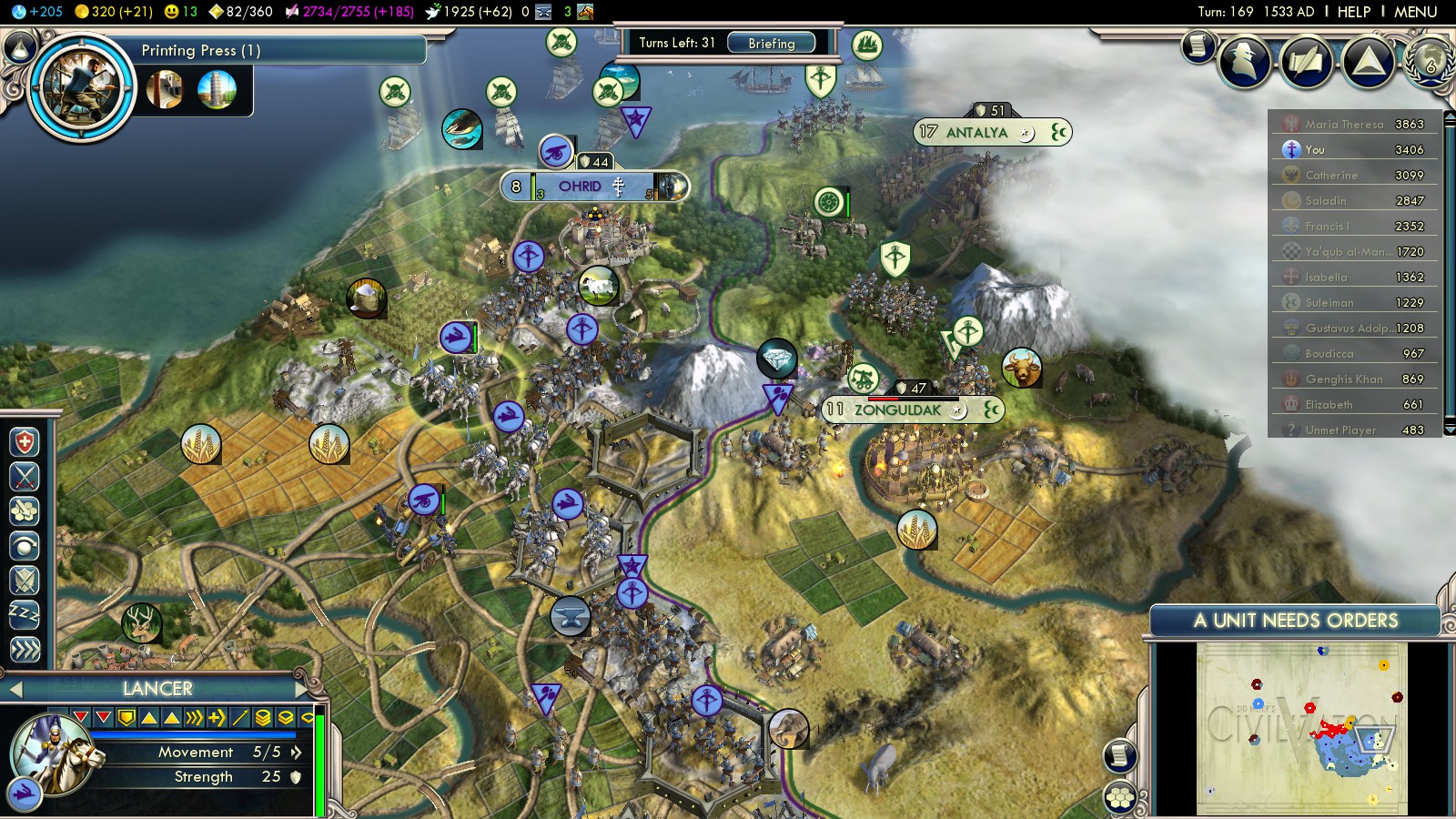
Task: Open the scenario Briefing
Action: pyautogui.click(x=771, y=43)
